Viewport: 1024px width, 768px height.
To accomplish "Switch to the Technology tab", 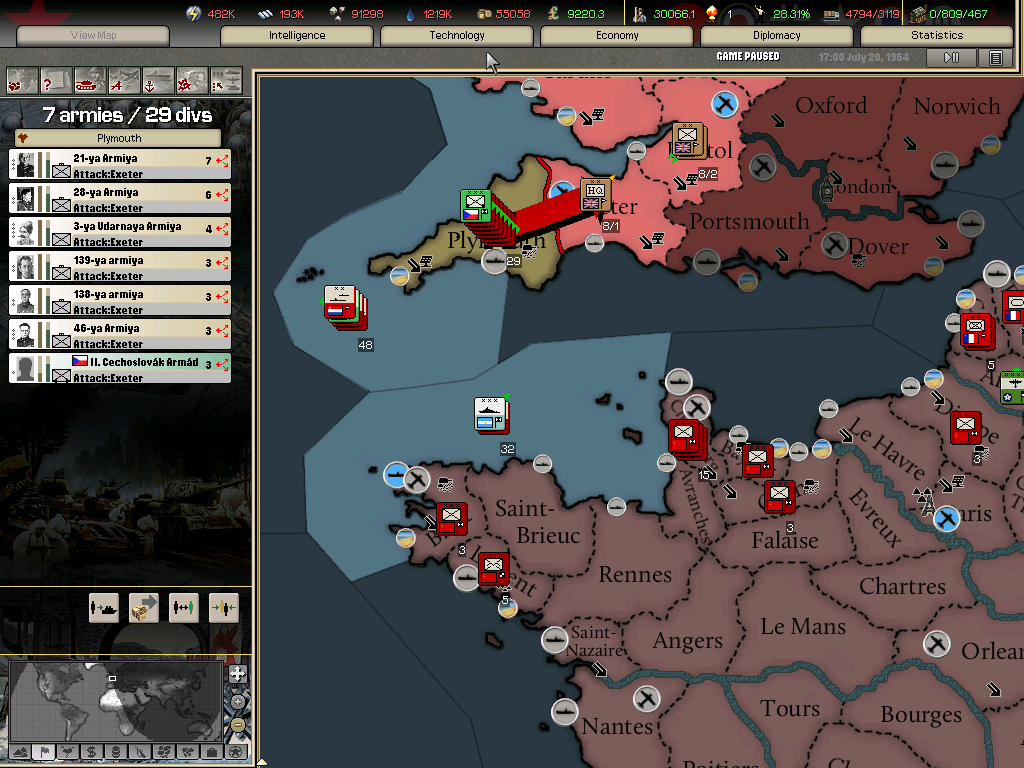I will [x=457, y=36].
